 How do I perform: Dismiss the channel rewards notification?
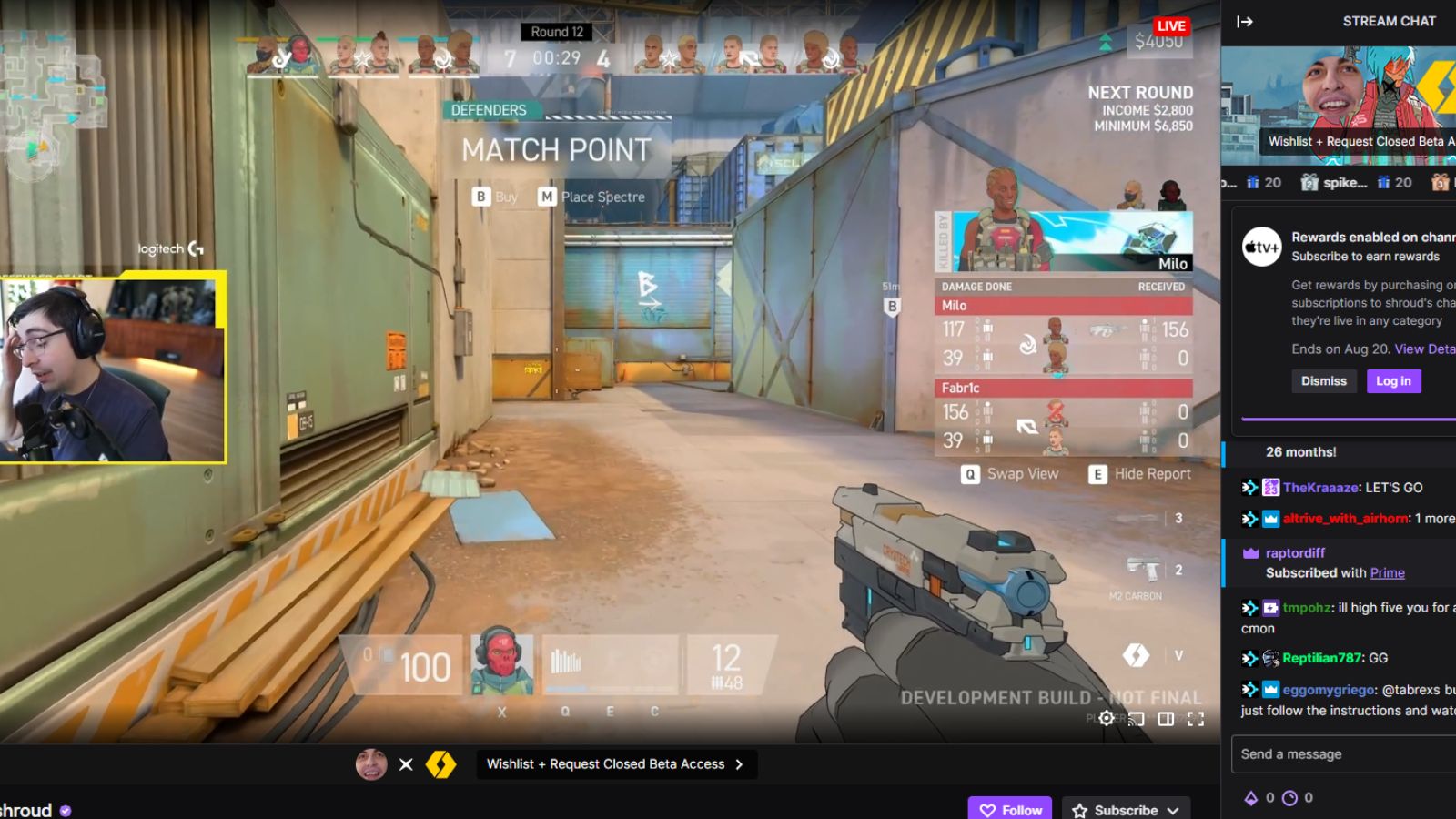1324,381
